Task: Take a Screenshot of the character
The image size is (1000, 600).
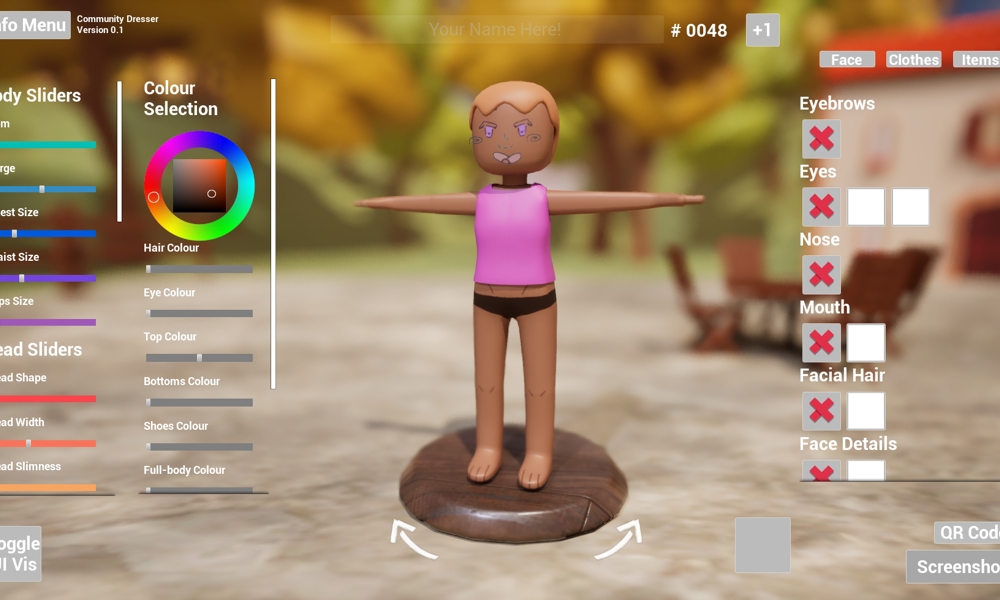Action: (955, 567)
